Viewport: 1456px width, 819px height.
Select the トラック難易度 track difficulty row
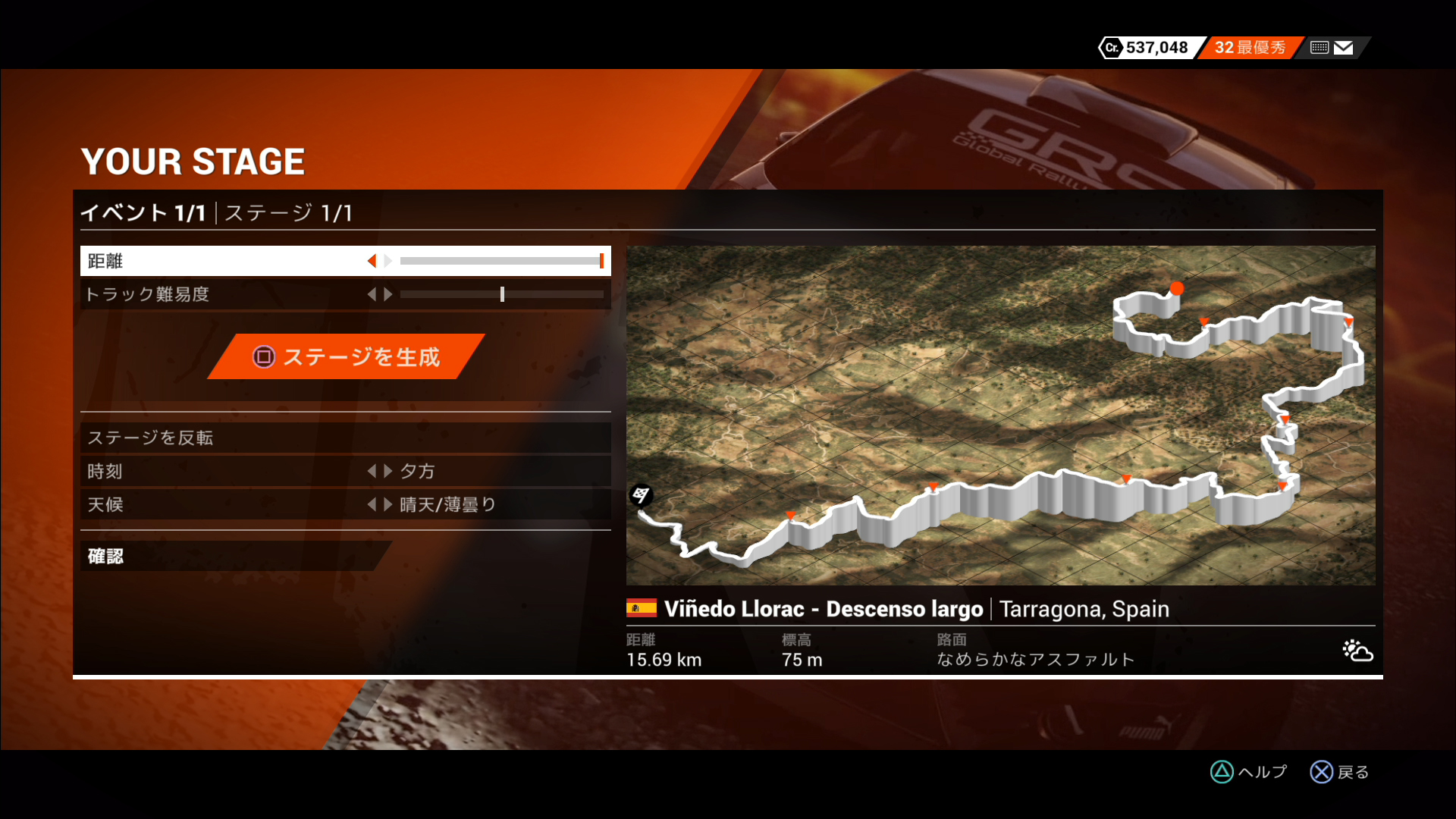pyautogui.click(x=227, y=294)
